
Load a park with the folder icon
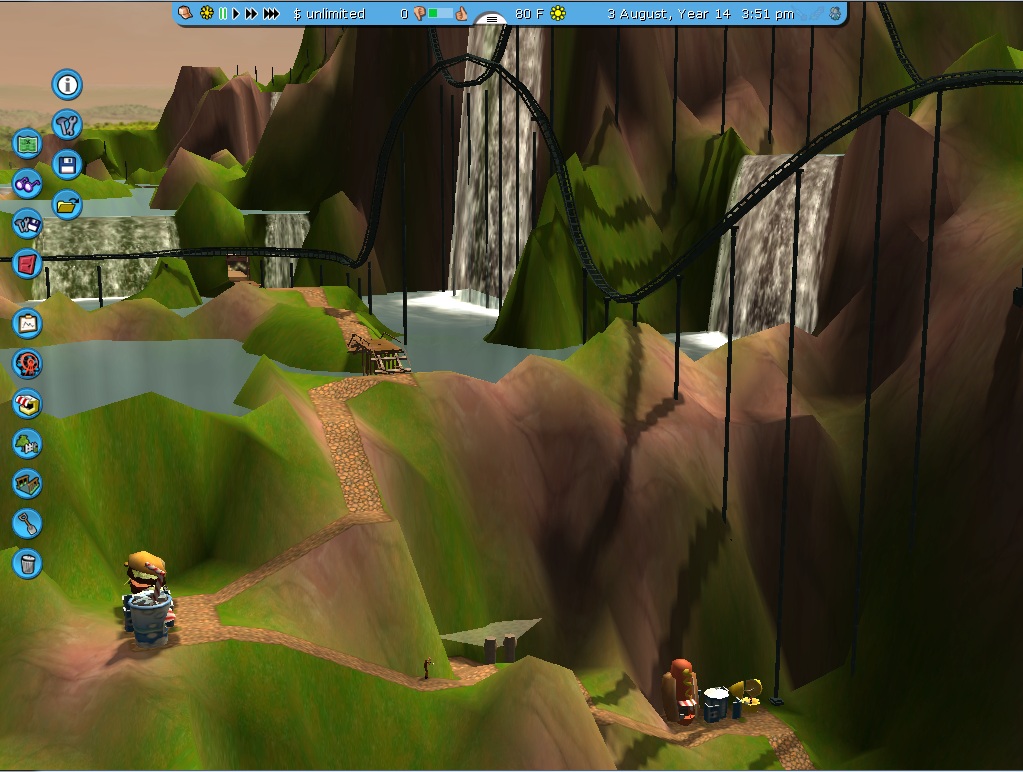point(67,205)
